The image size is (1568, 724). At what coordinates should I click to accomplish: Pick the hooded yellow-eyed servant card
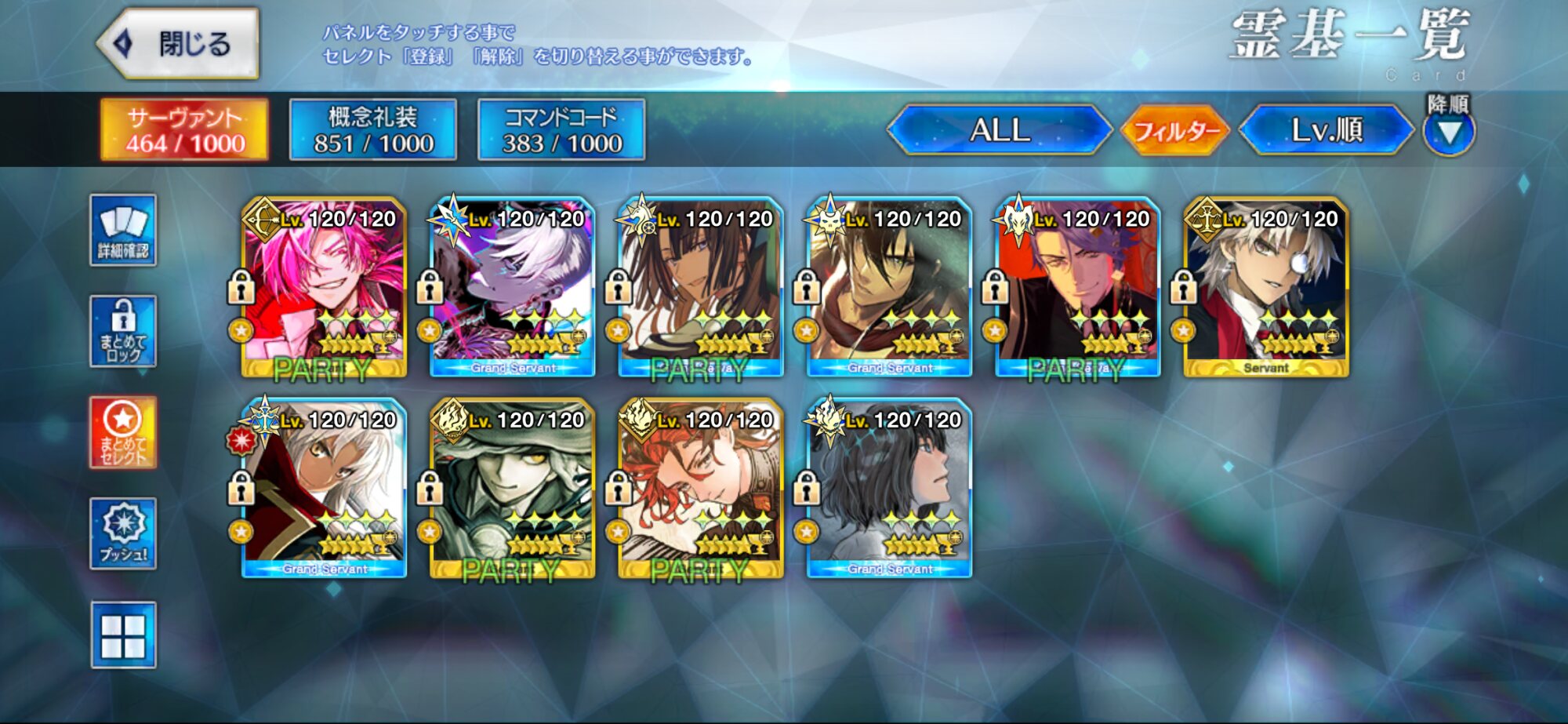513,489
